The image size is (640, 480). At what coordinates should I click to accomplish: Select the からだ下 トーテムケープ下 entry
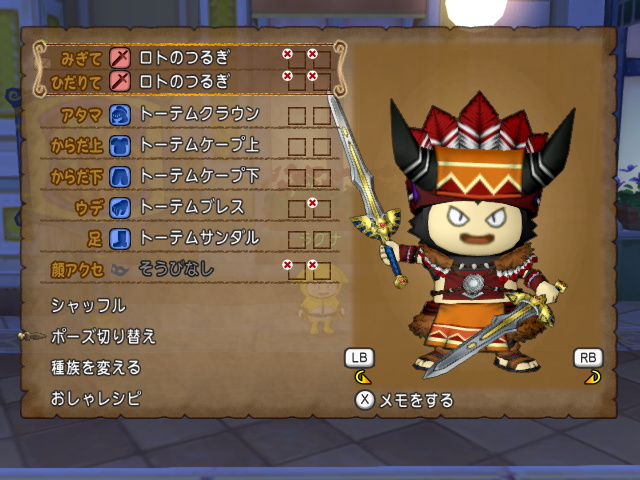coord(199,176)
